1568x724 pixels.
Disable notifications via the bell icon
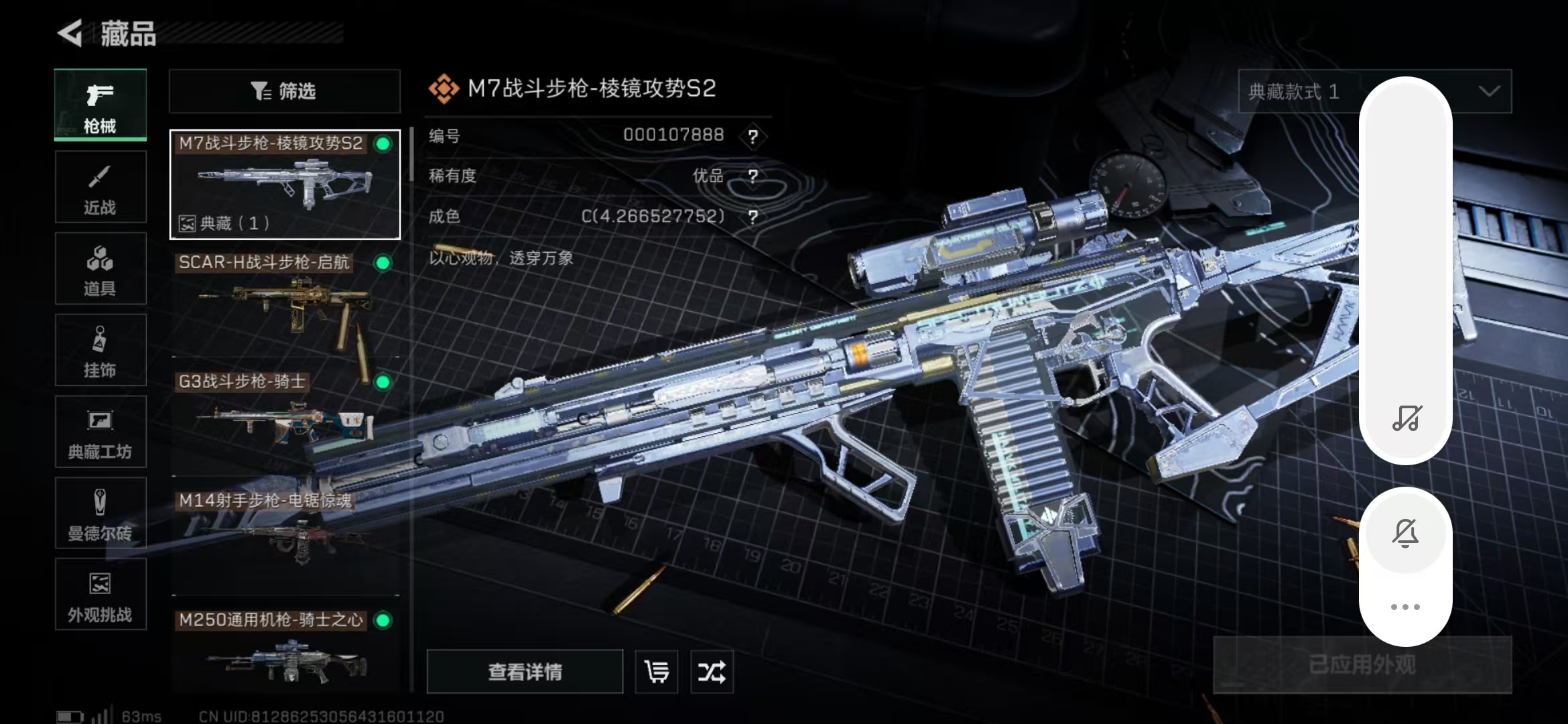pos(1406,533)
